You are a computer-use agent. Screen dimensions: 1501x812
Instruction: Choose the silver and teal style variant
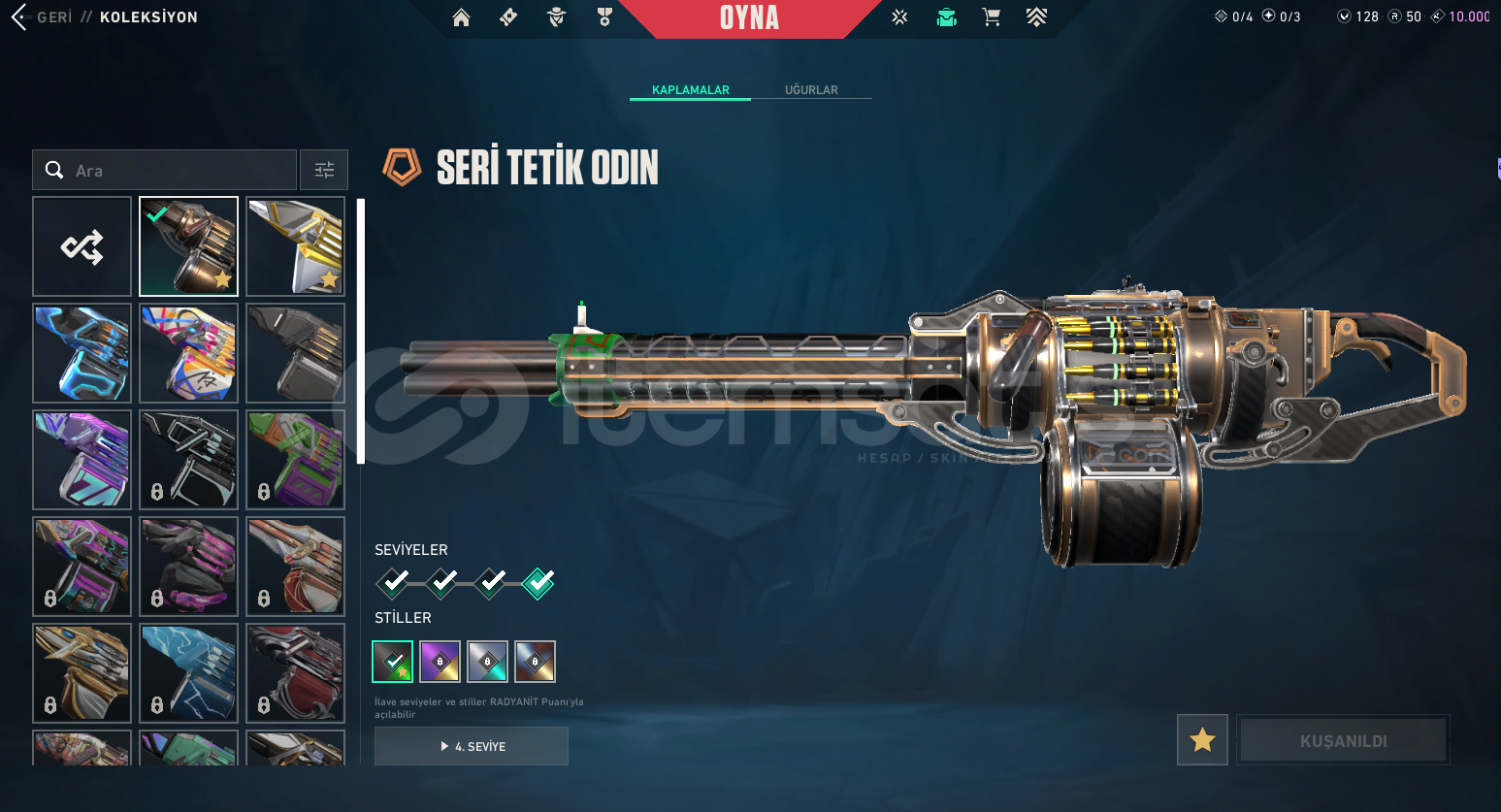[487, 662]
